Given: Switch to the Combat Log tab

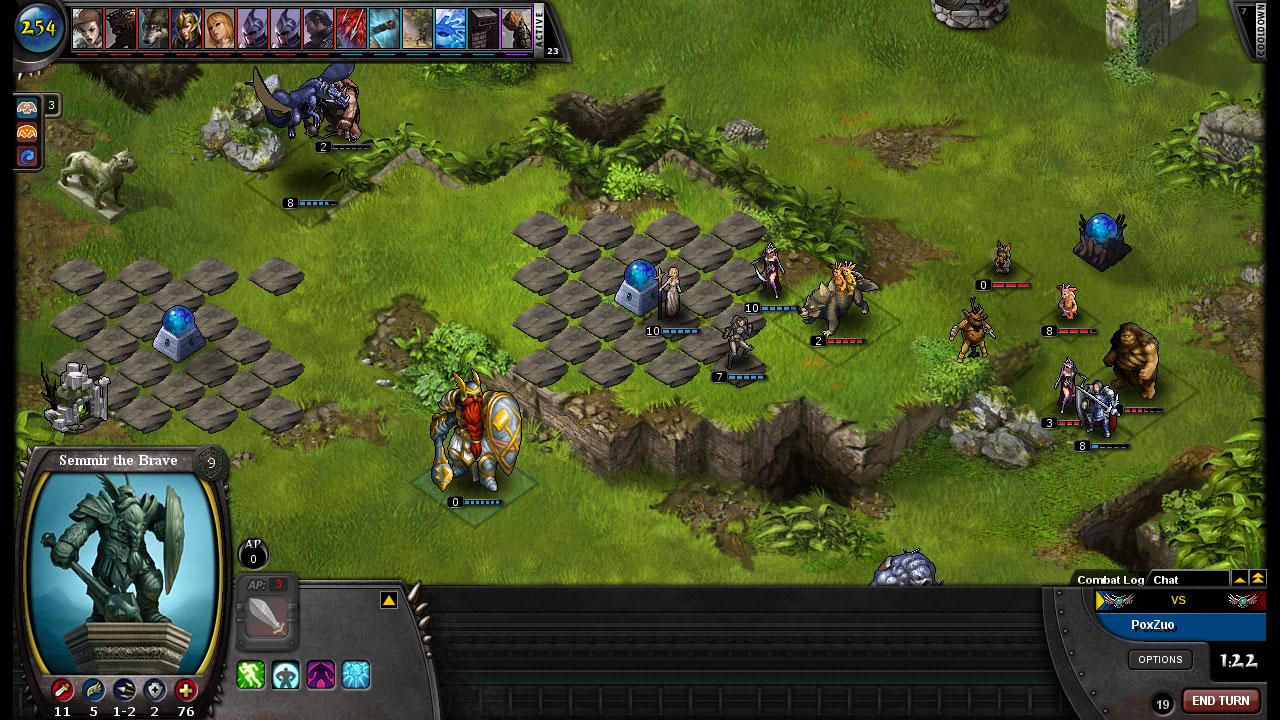Looking at the screenshot, I should 1110,579.
